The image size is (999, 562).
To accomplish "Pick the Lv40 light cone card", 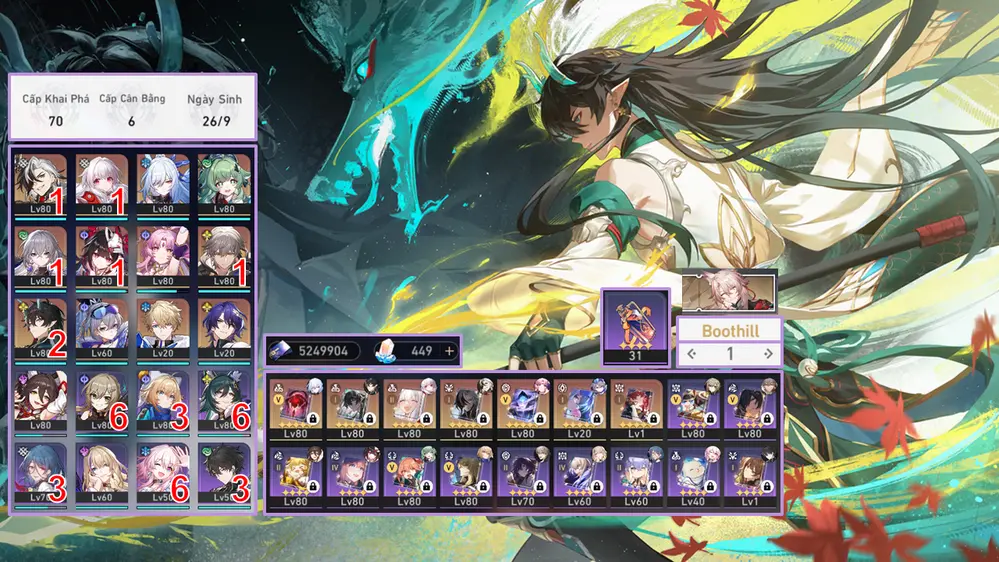I will [x=693, y=476].
